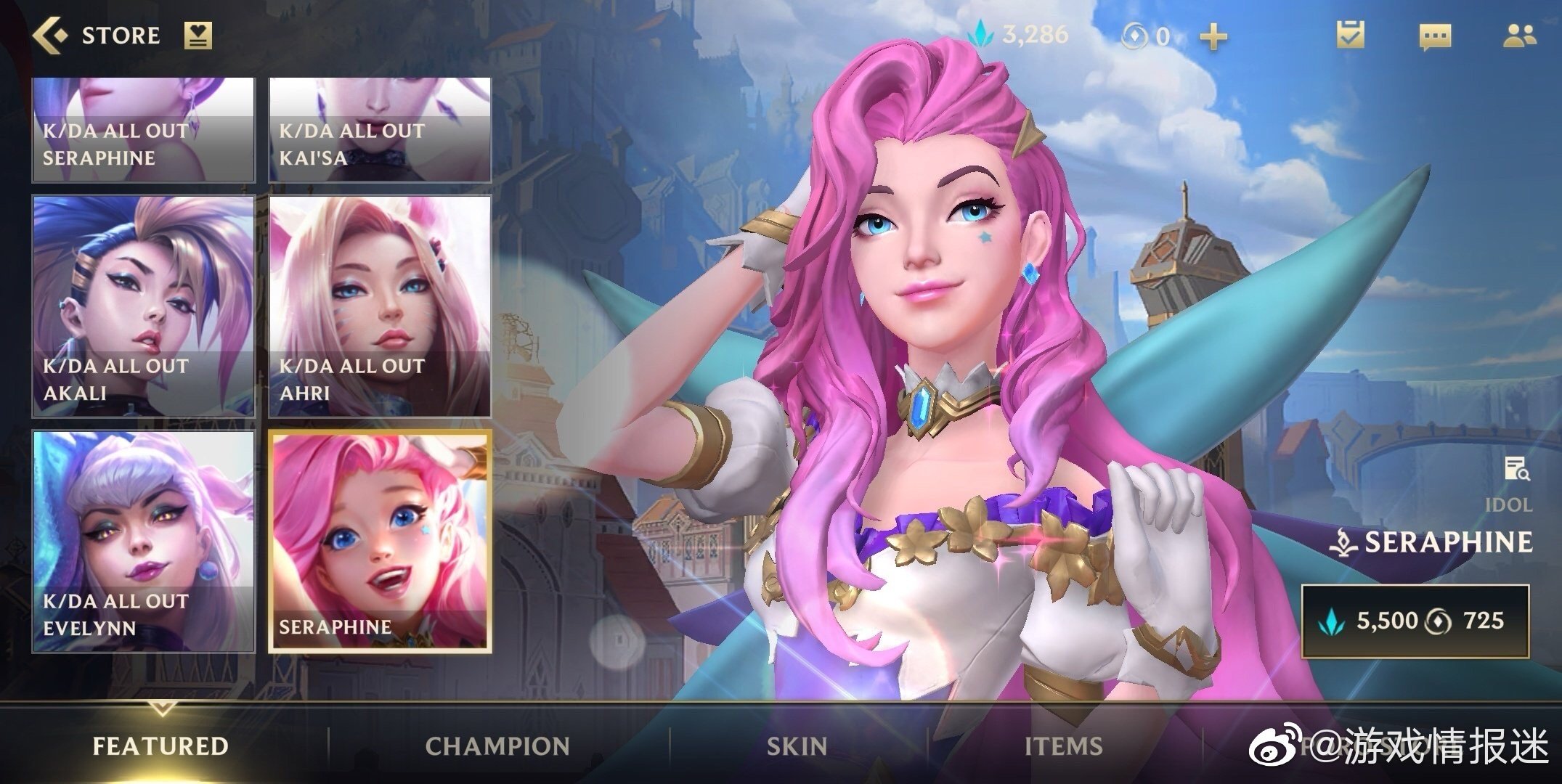Choose the K/DA All Out Ahri skin
The image size is (1562, 784).
[380, 306]
